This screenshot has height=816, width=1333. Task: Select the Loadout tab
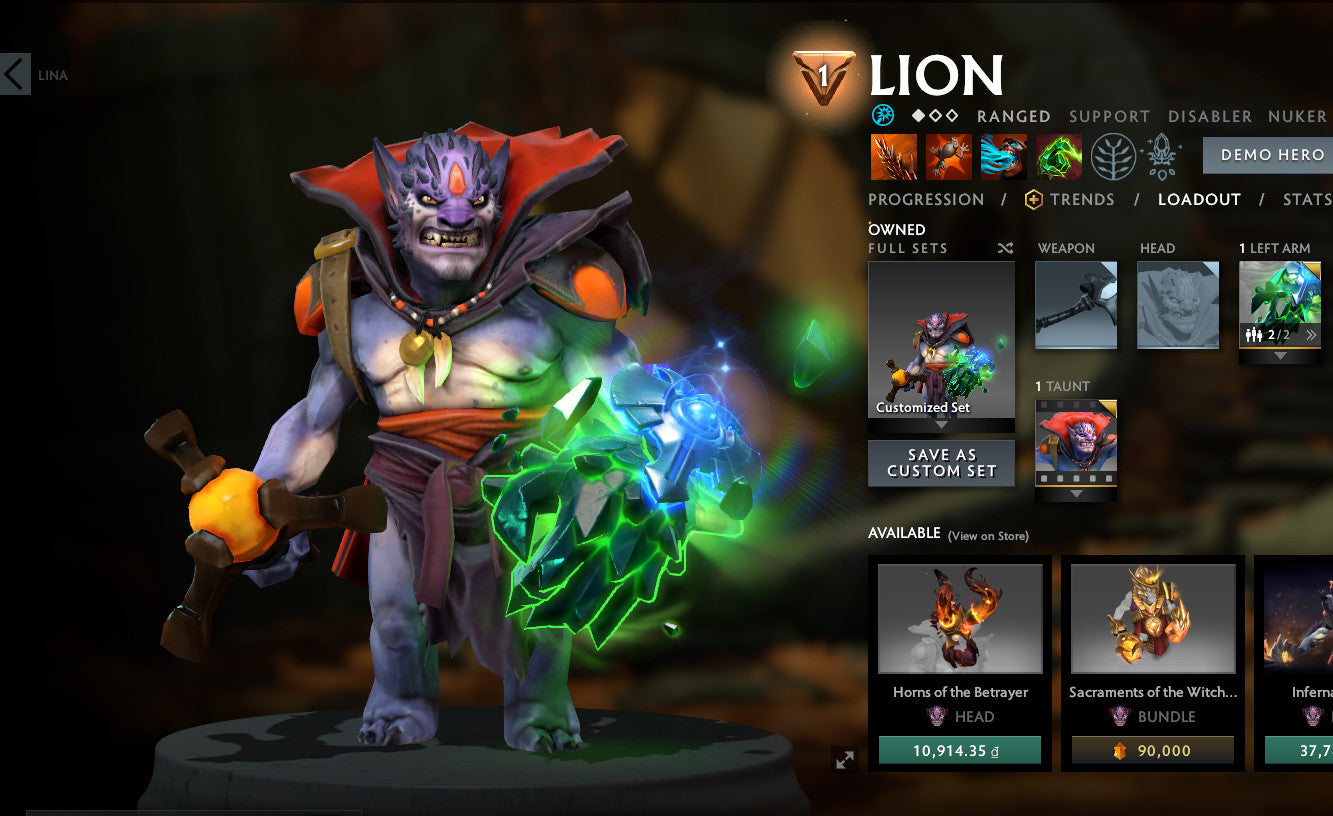(x=1199, y=199)
